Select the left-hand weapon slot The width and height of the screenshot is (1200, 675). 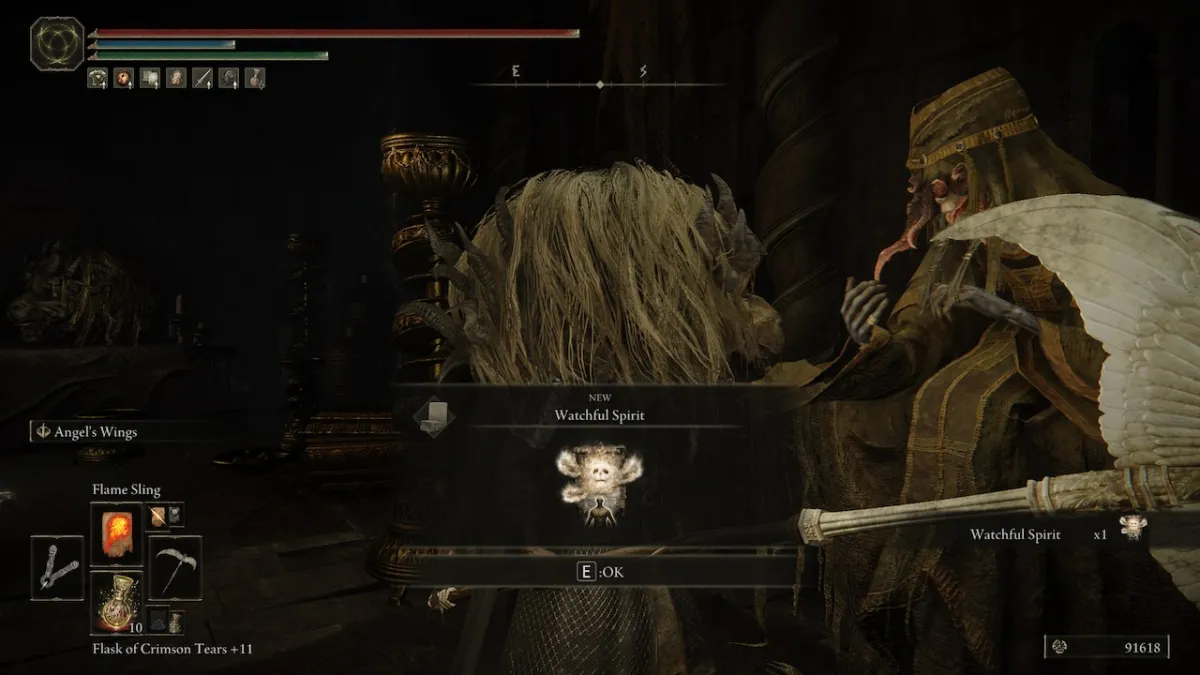57,567
